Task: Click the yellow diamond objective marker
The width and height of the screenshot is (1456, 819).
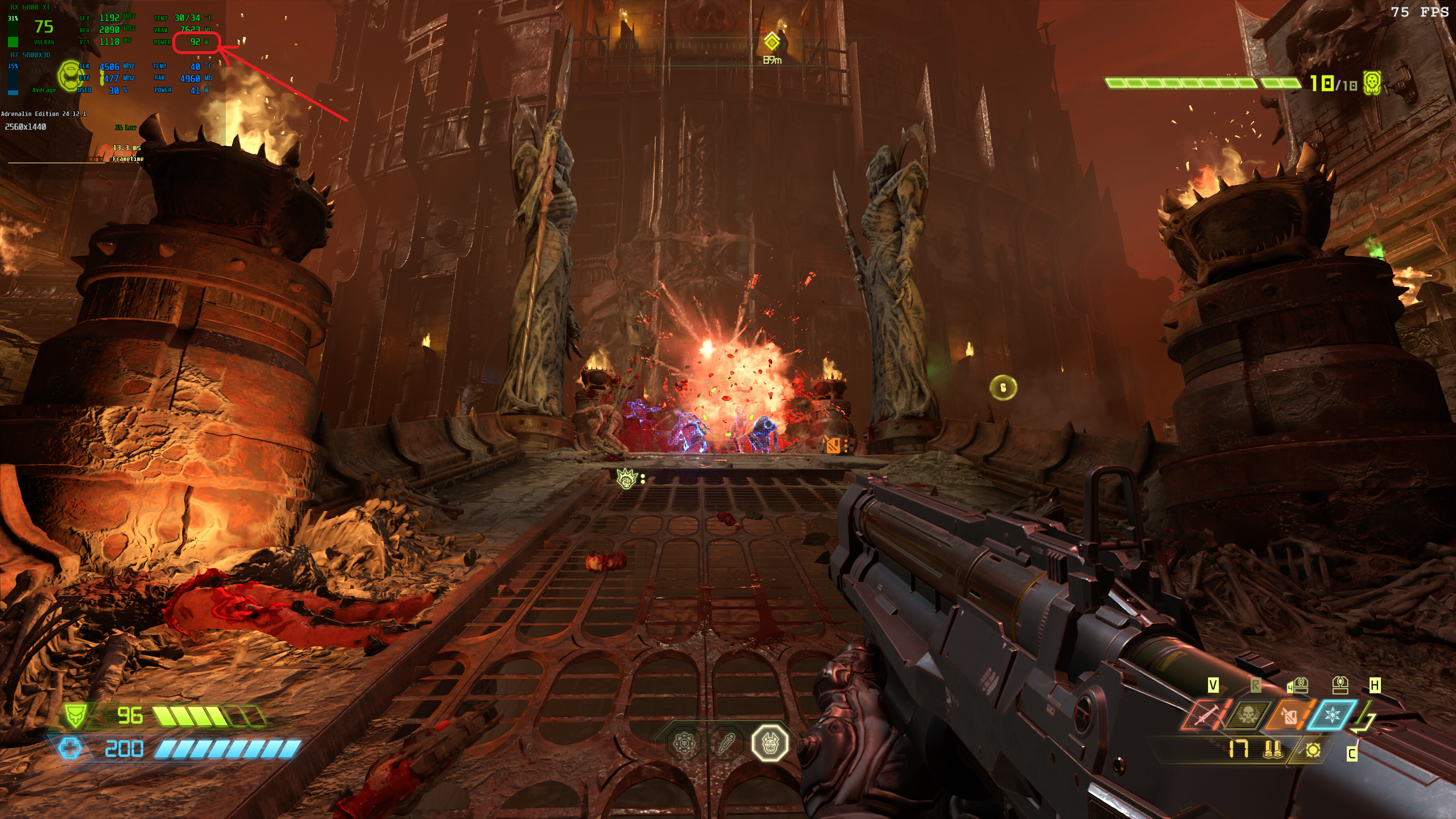Action: click(x=772, y=42)
